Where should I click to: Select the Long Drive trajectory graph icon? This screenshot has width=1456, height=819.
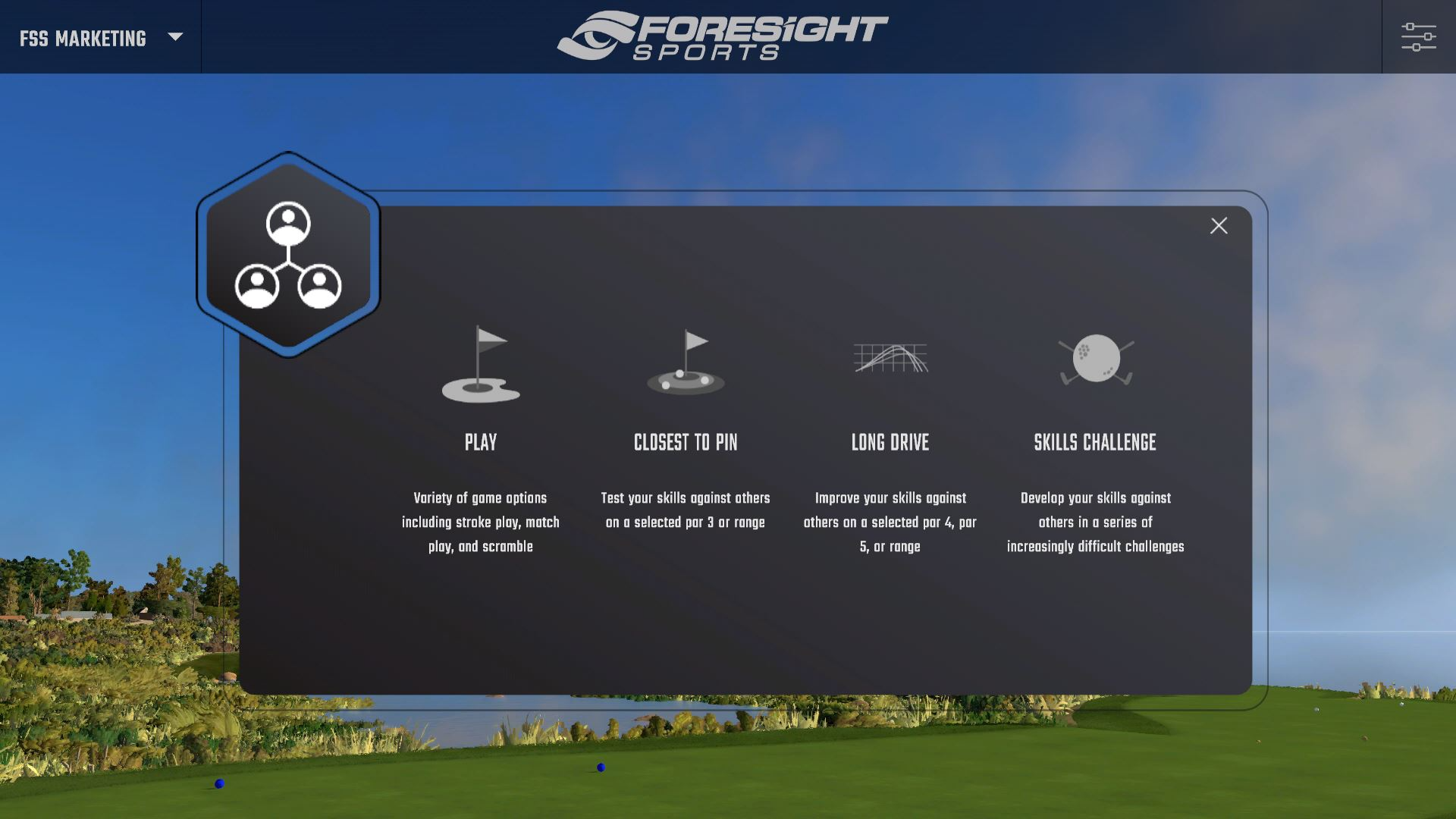tap(890, 359)
